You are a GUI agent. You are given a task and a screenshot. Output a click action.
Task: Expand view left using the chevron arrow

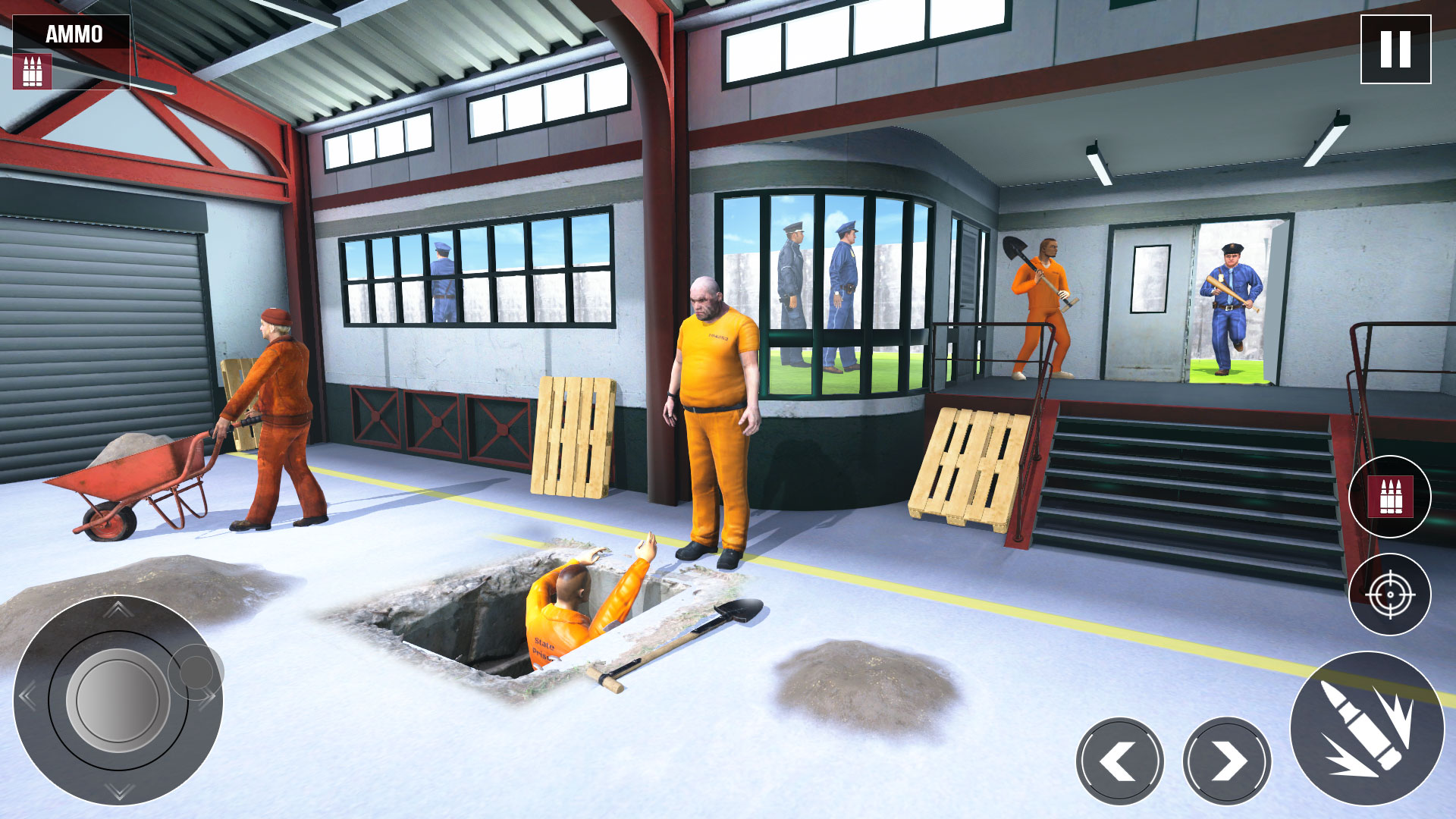[x=1120, y=759]
